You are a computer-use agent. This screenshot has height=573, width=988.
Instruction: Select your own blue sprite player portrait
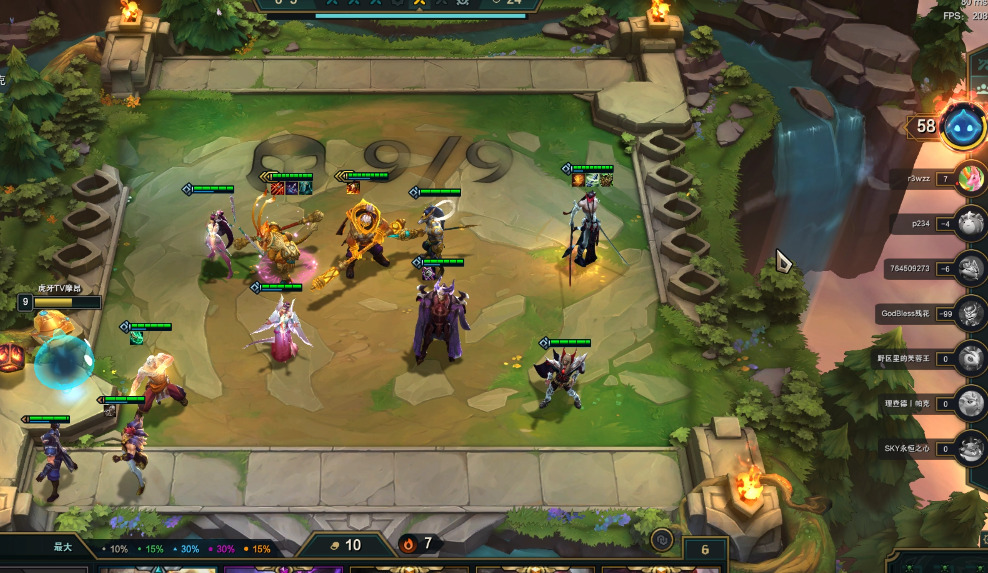(963, 126)
